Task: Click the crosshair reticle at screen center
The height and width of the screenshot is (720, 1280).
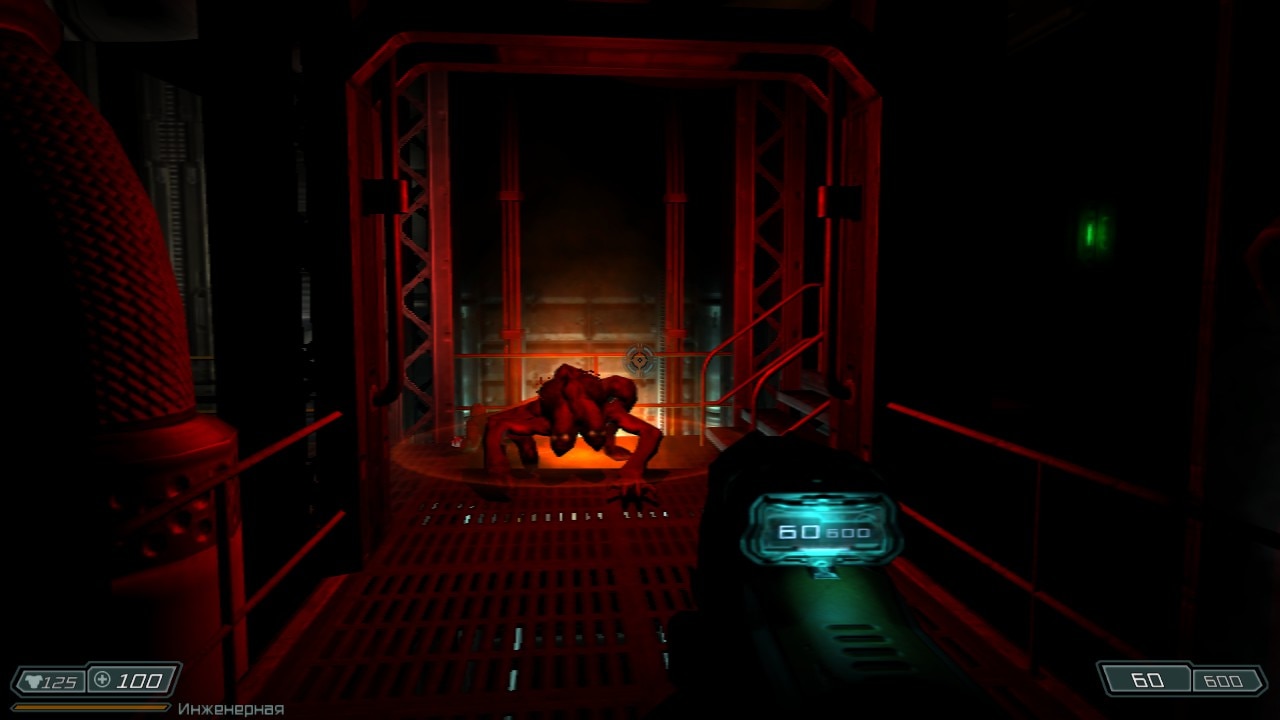Action: [x=638, y=358]
